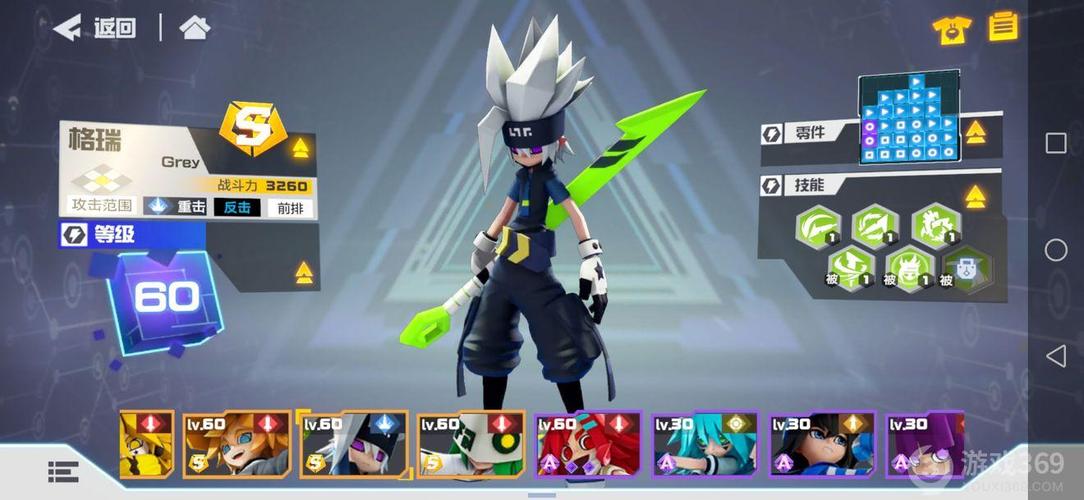Image resolution: width=1084 pixels, height=500 pixels.
Task: Choose the red-haired lv.60 character
Action: coord(586,445)
